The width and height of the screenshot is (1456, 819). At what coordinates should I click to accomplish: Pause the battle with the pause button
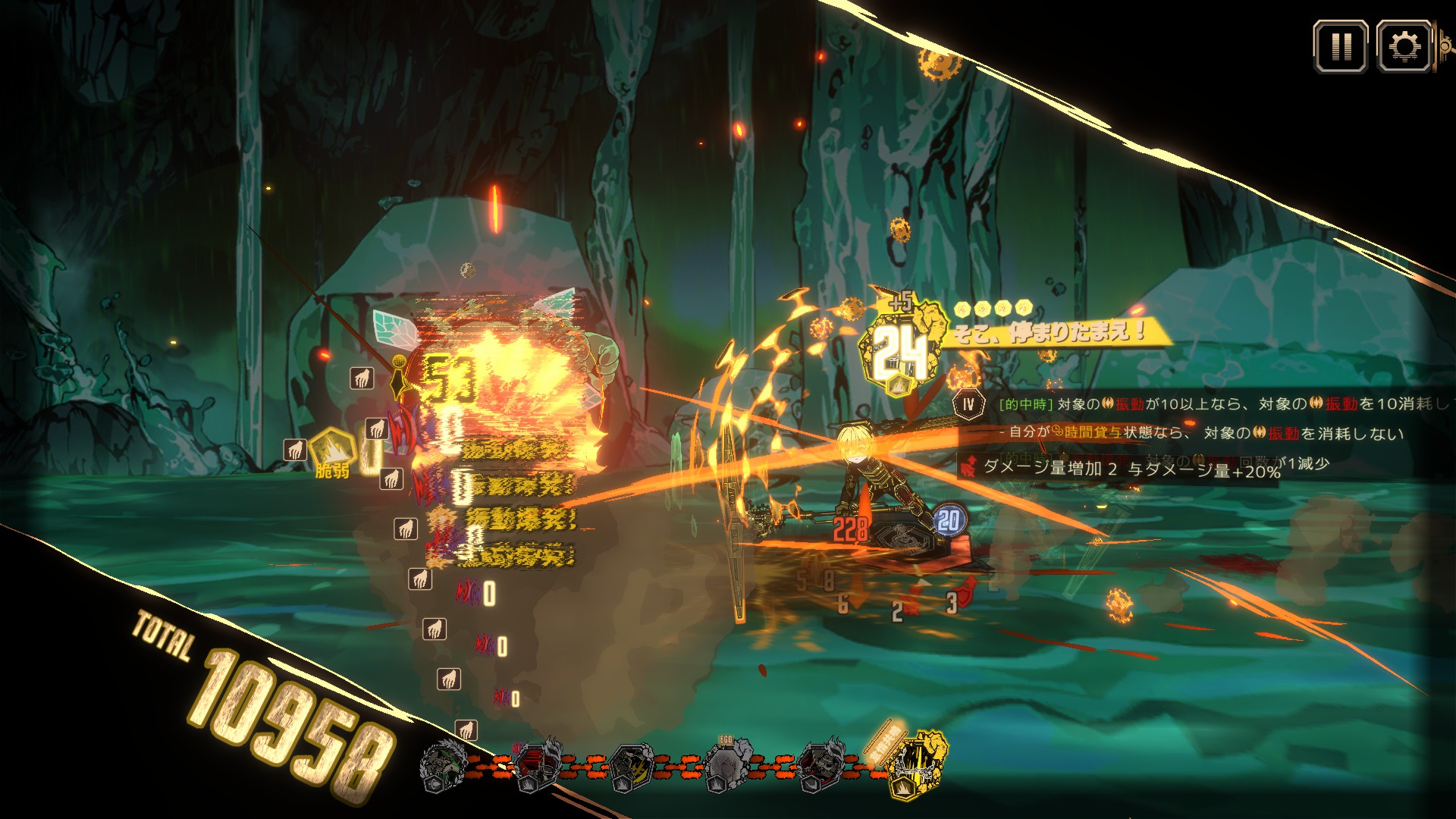coord(1340,47)
